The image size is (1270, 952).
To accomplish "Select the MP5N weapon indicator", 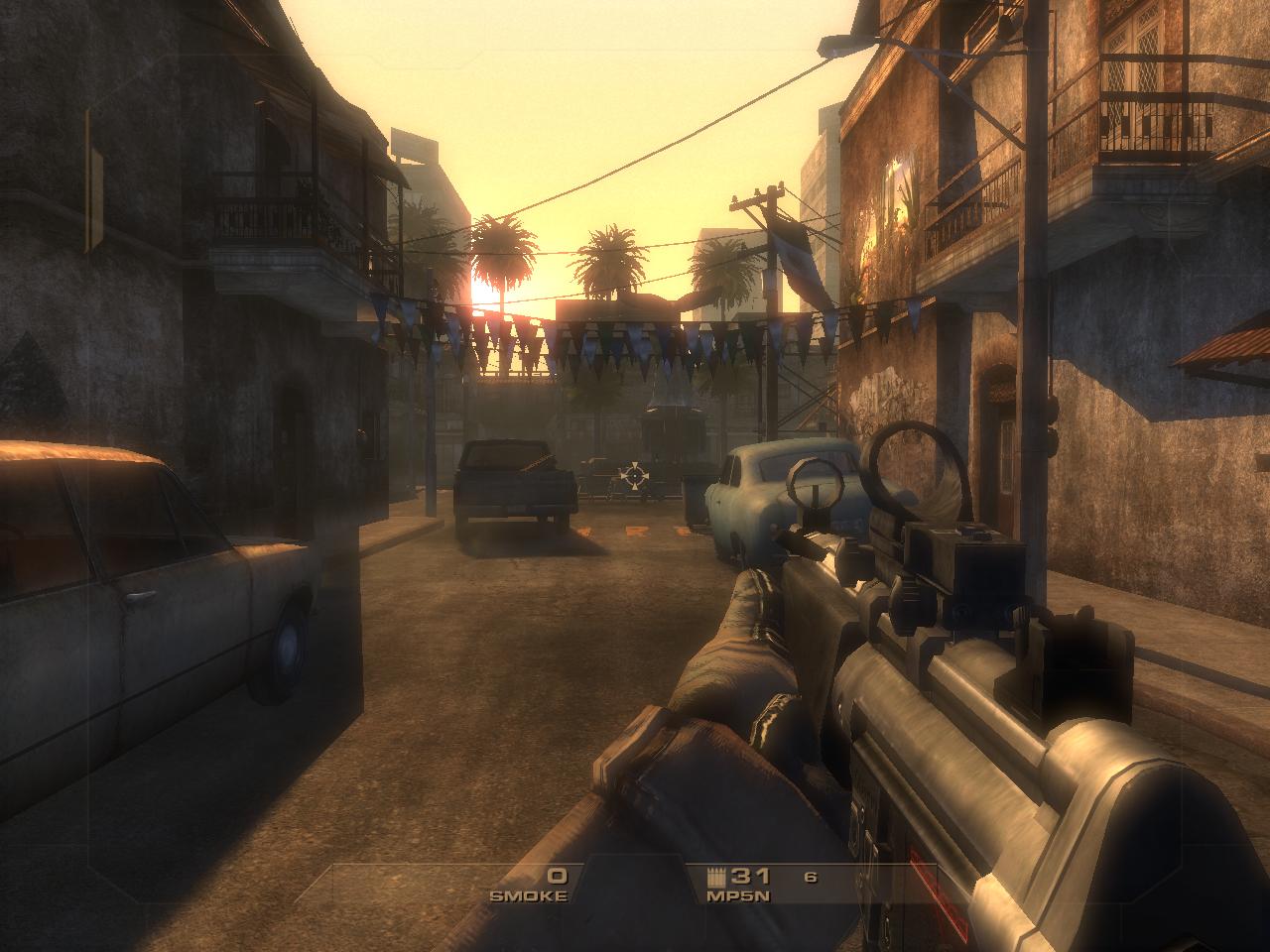I will click(x=737, y=885).
